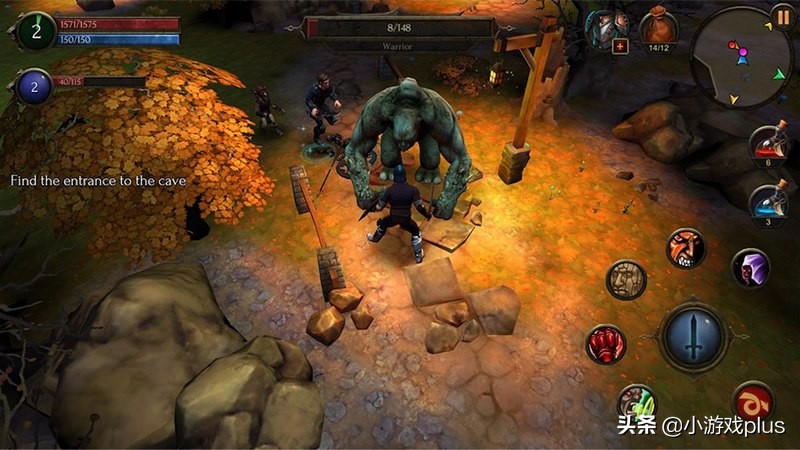
Task: Drink the red health potion
Action: [769, 143]
